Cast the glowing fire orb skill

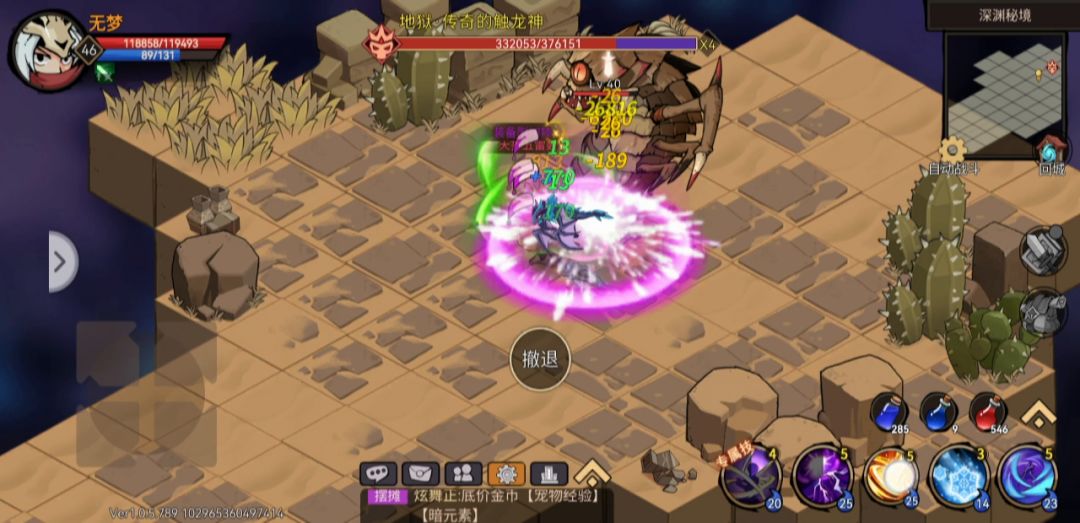point(889,476)
